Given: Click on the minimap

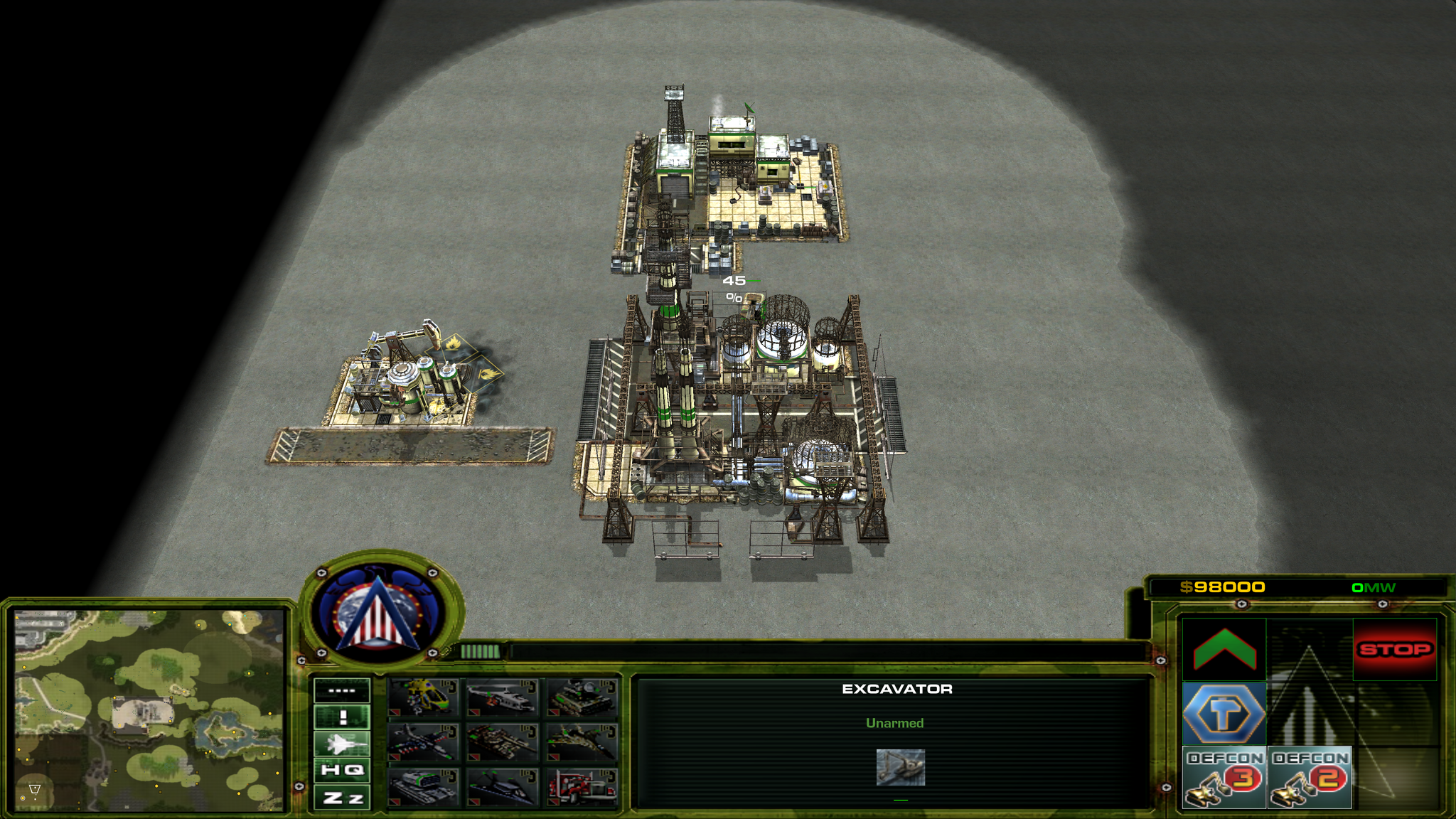Looking at the screenshot, I should (149, 710).
